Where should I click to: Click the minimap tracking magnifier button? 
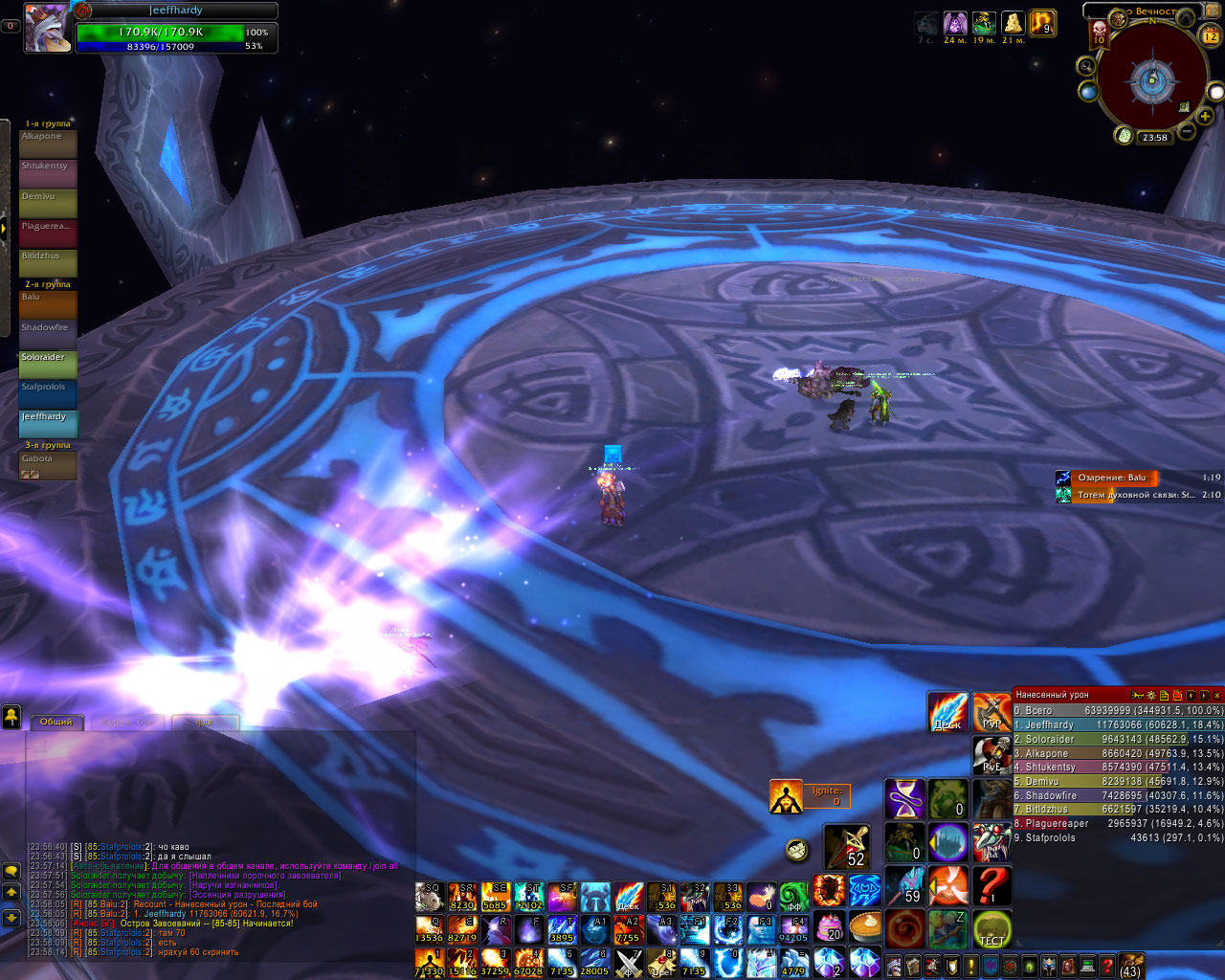1086,65
